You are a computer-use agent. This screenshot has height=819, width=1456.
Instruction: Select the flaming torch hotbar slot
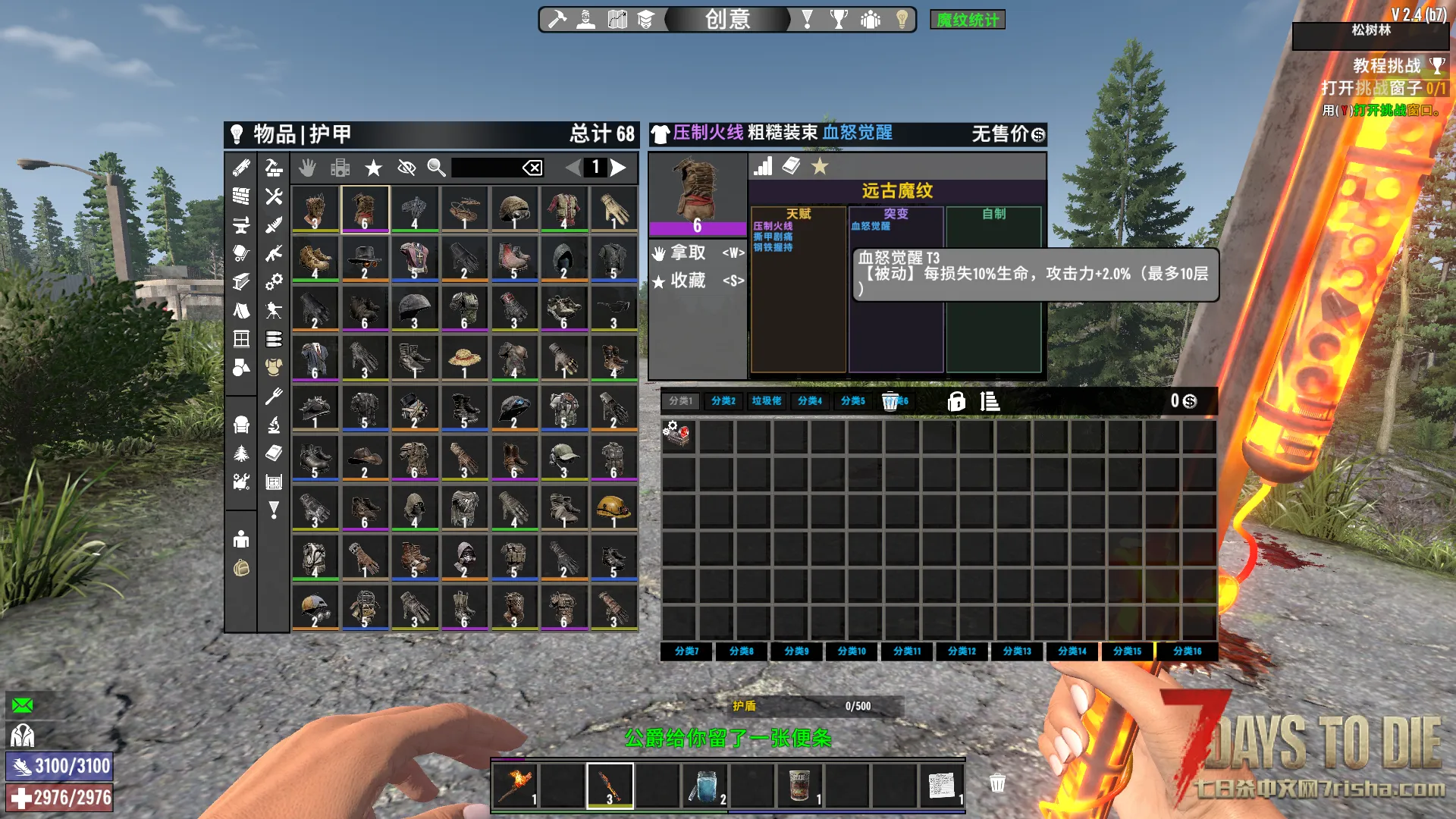(x=515, y=786)
